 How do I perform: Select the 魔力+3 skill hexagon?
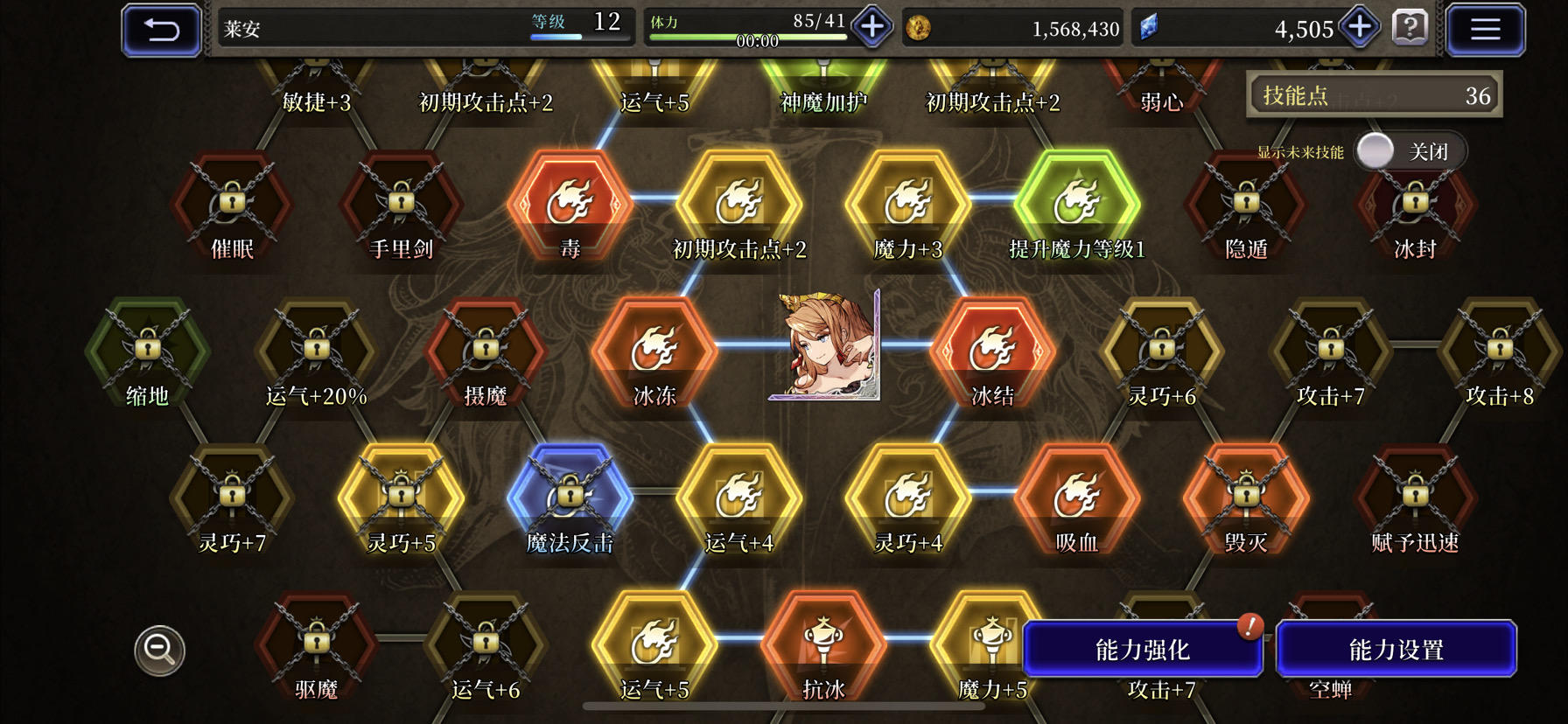point(906,205)
